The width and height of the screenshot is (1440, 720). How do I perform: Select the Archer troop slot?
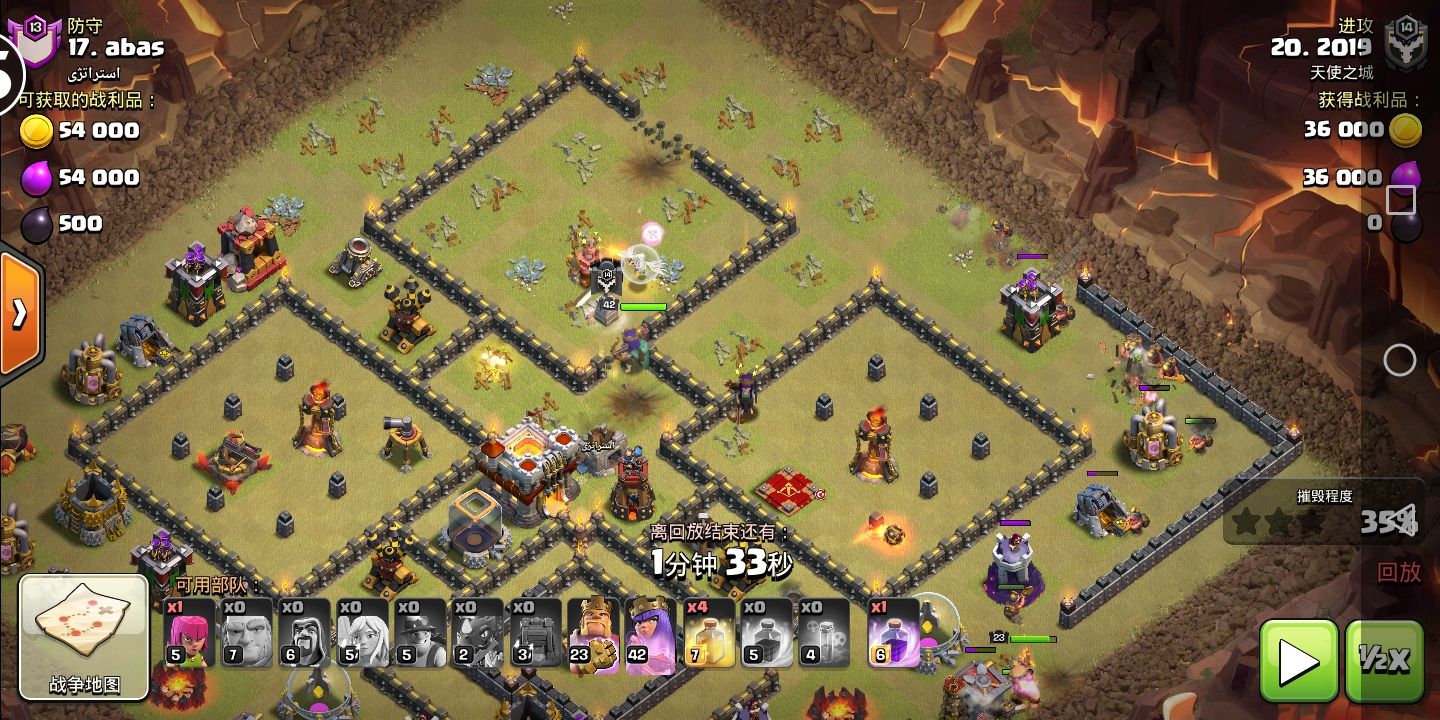point(190,633)
